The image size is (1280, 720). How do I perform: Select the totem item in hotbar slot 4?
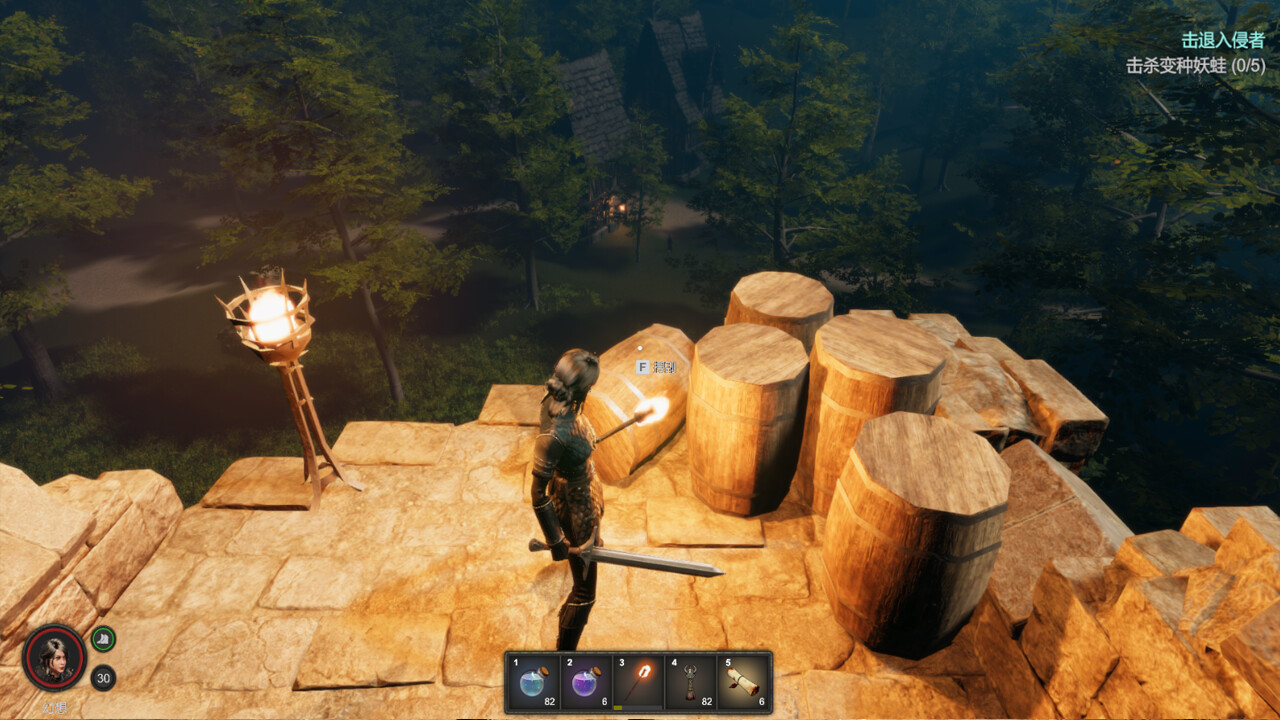[690, 683]
